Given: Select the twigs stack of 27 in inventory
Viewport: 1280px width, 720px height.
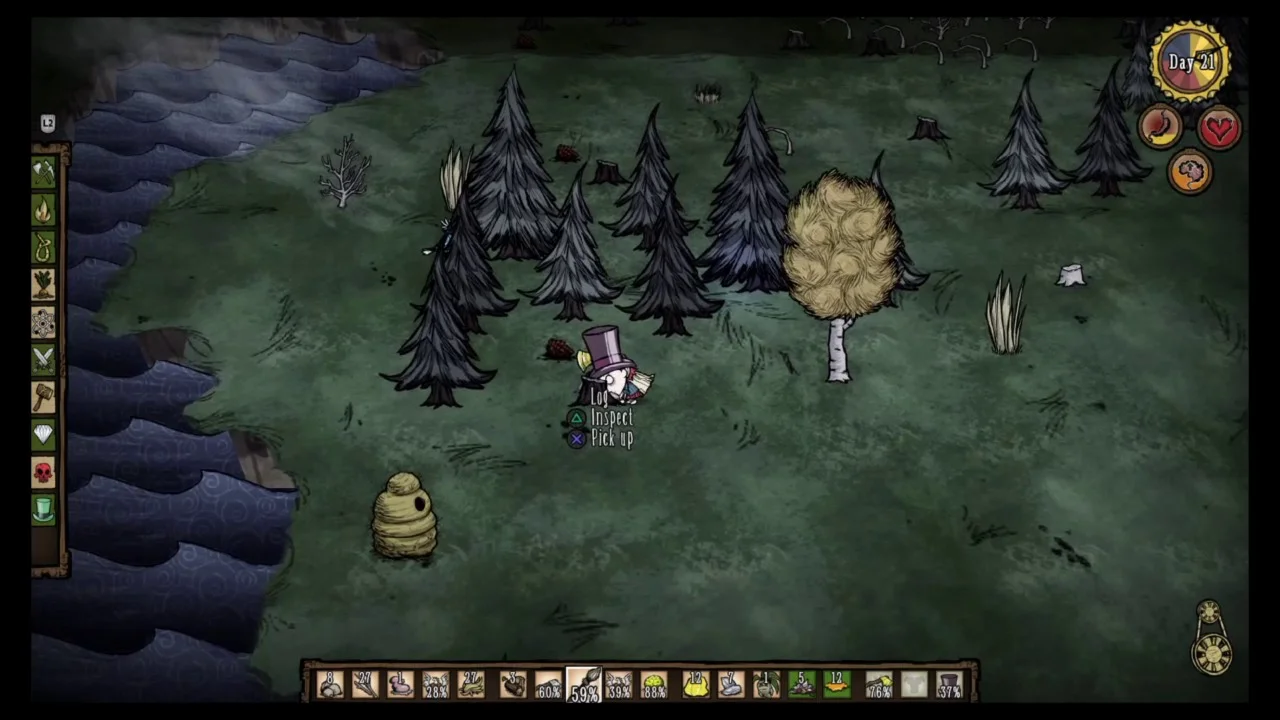Looking at the screenshot, I should click(x=364, y=682).
